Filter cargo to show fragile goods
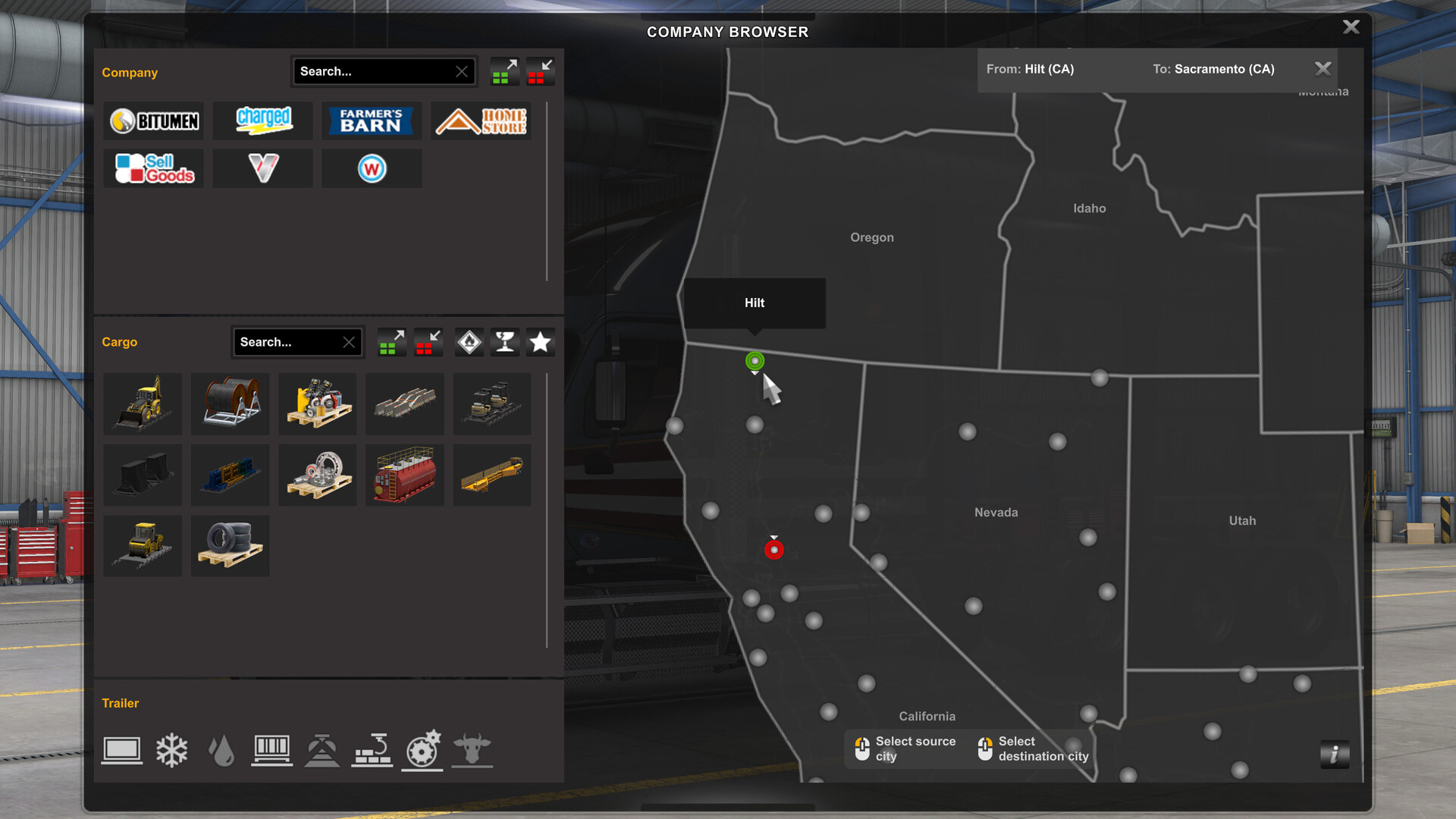Image resolution: width=1456 pixels, height=819 pixels. [x=504, y=342]
